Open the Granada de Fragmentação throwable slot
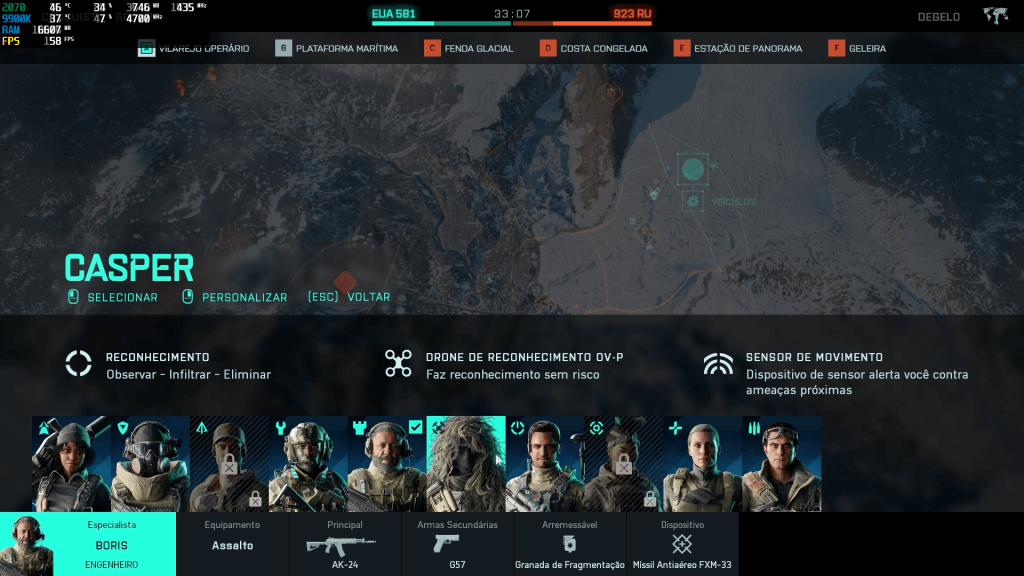The height and width of the screenshot is (576, 1024). (570, 544)
